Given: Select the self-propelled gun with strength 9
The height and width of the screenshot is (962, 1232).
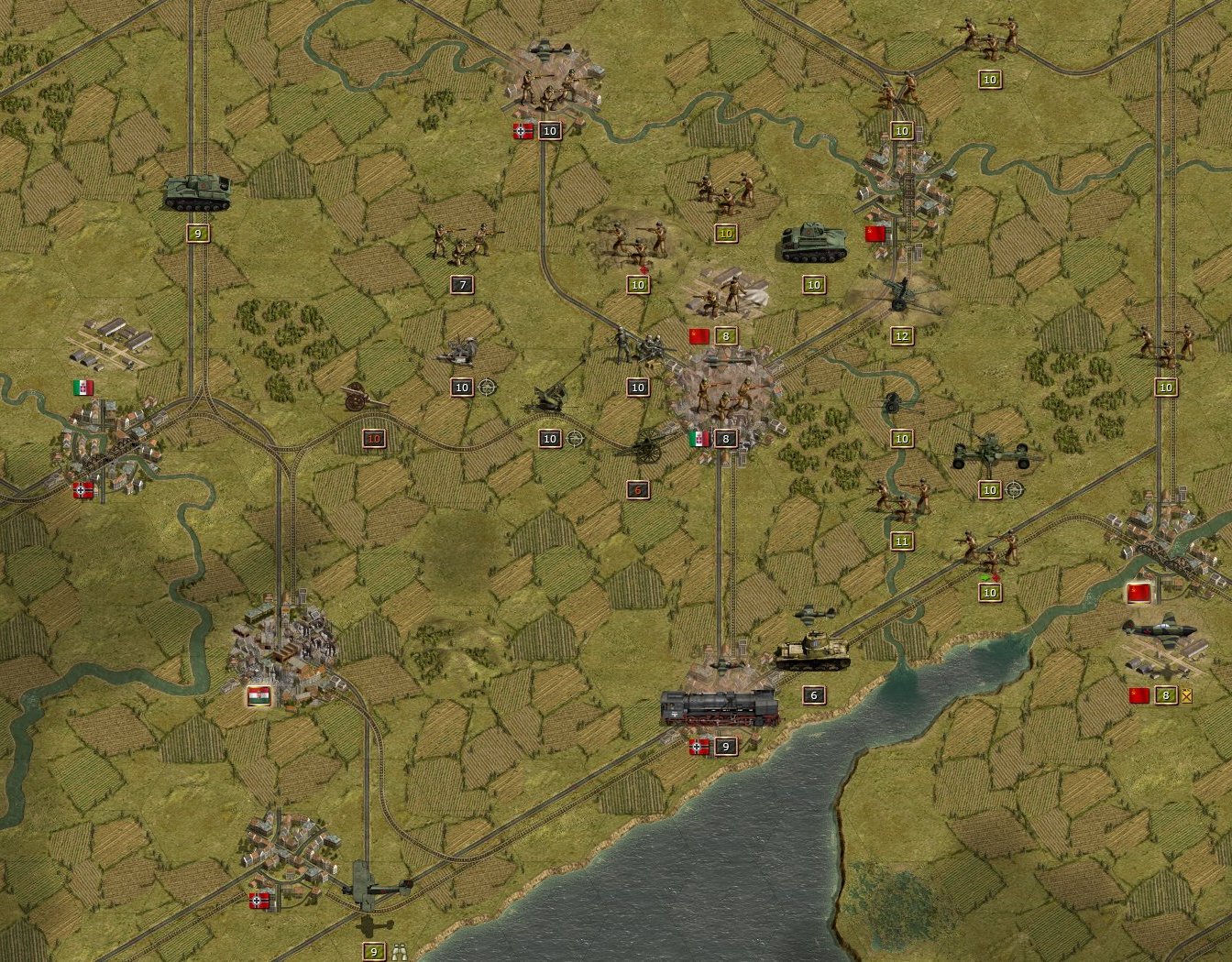Looking at the screenshot, I should tap(197, 192).
